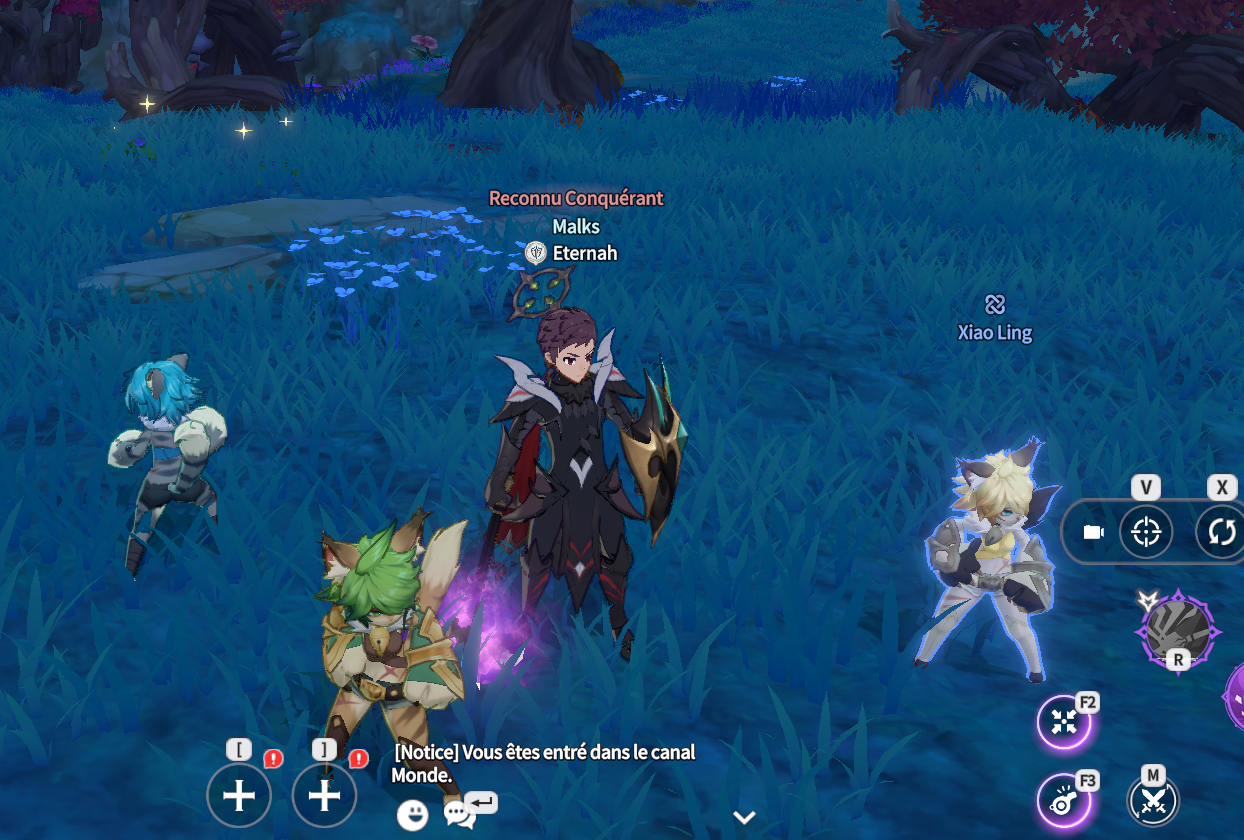The image size is (1244, 840).
Task: Open the chat speech bubbles
Action: point(459,815)
